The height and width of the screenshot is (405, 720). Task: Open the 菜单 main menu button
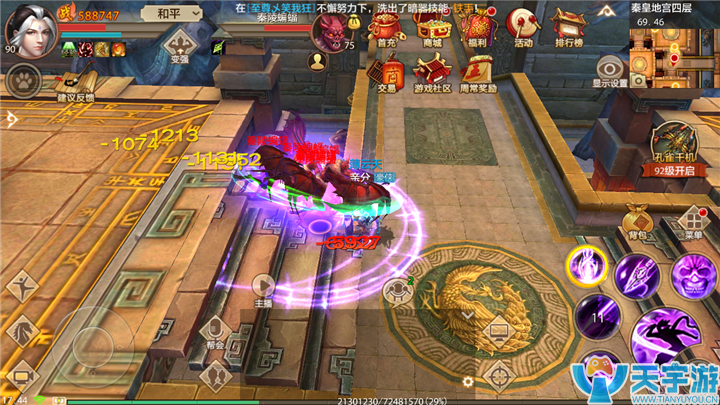pos(693,222)
